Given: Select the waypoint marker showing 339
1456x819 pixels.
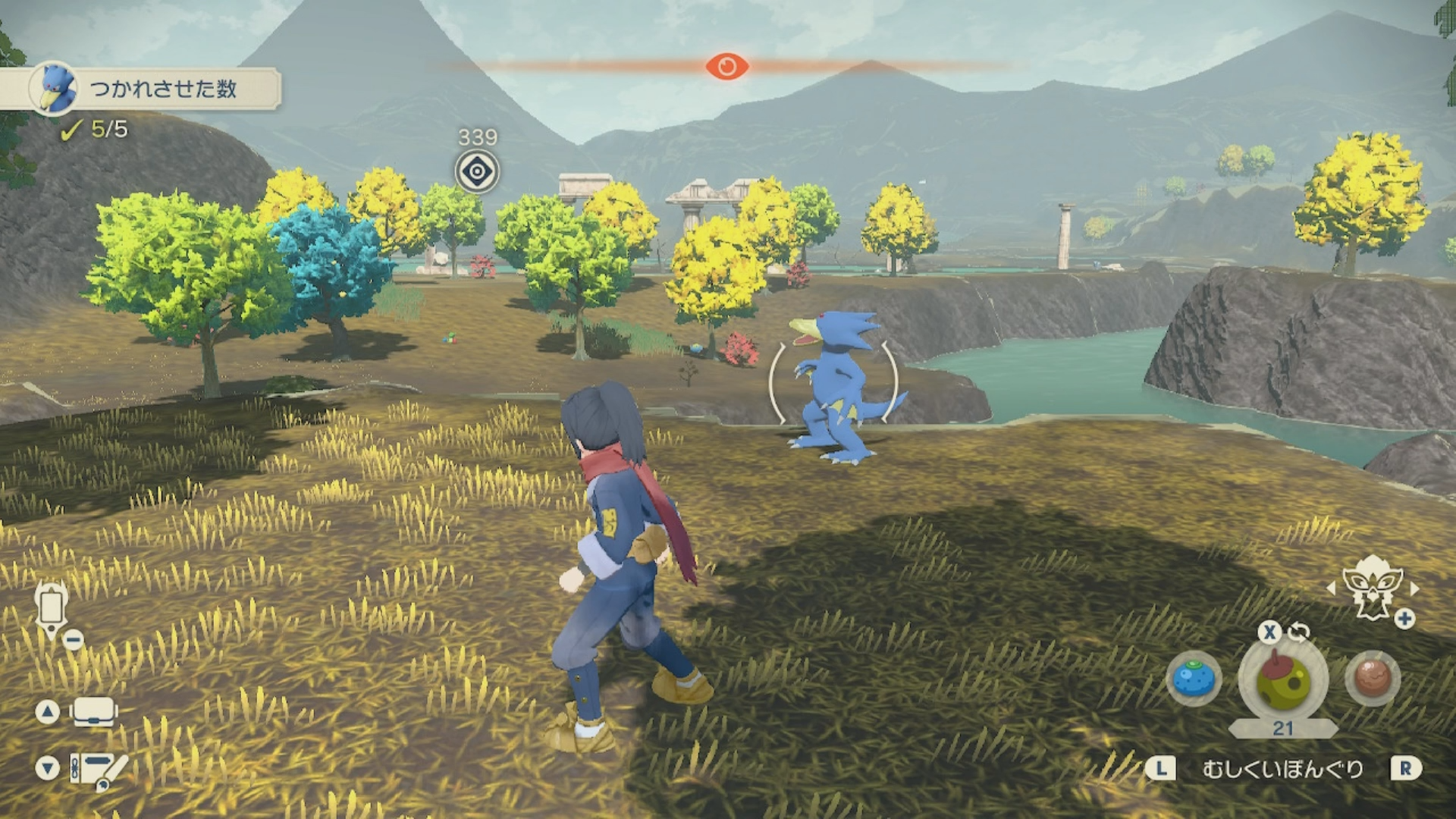Looking at the screenshot, I should click(x=477, y=171).
